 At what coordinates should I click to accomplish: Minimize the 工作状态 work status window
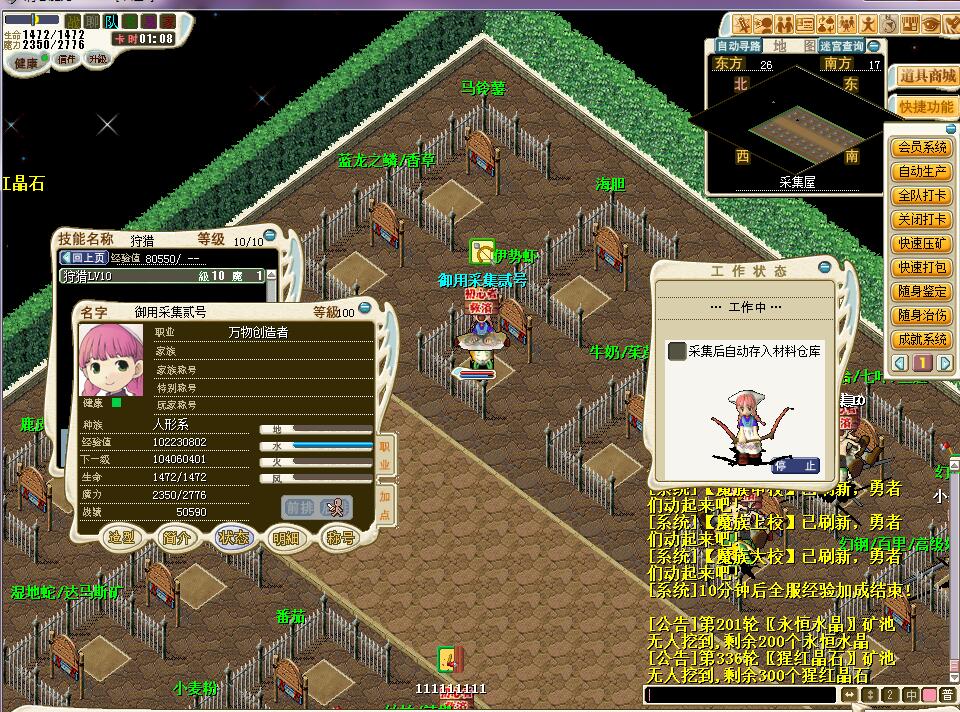[x=825, y=268]
